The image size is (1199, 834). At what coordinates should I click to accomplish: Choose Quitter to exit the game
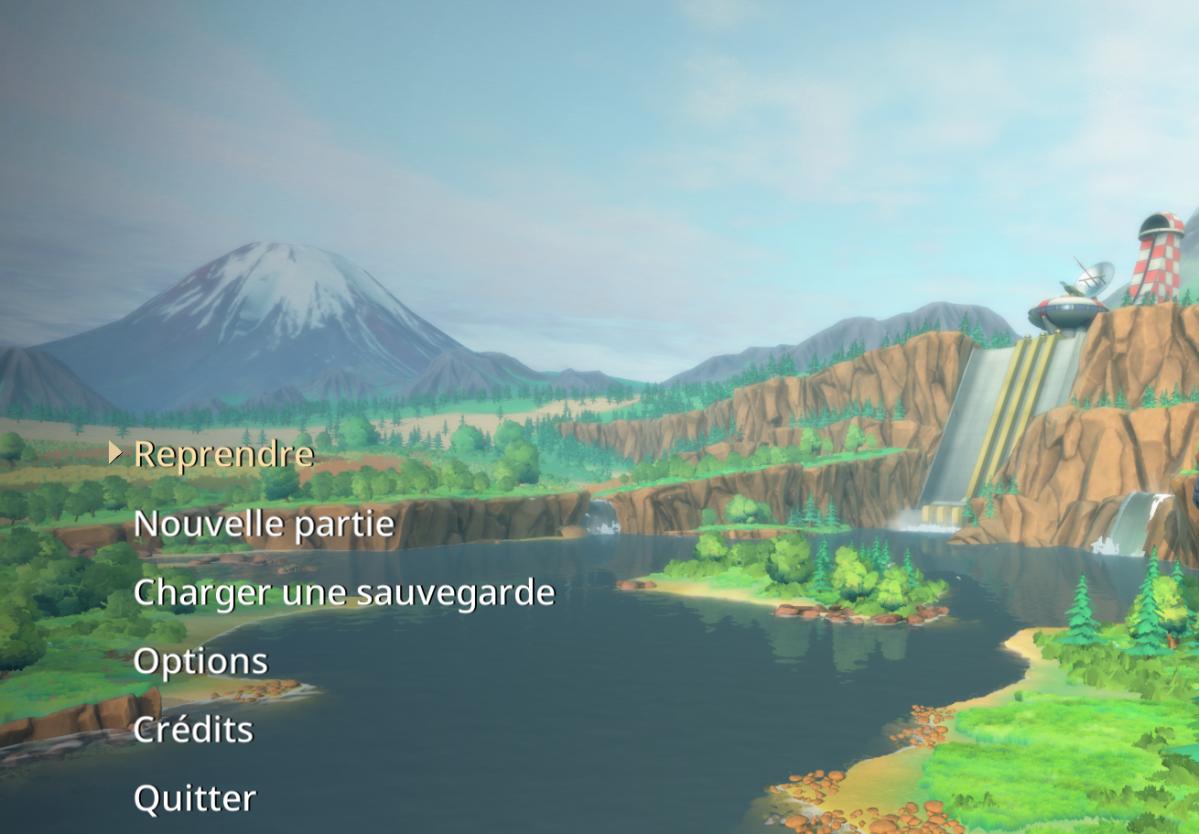click(x=194, y=798)
